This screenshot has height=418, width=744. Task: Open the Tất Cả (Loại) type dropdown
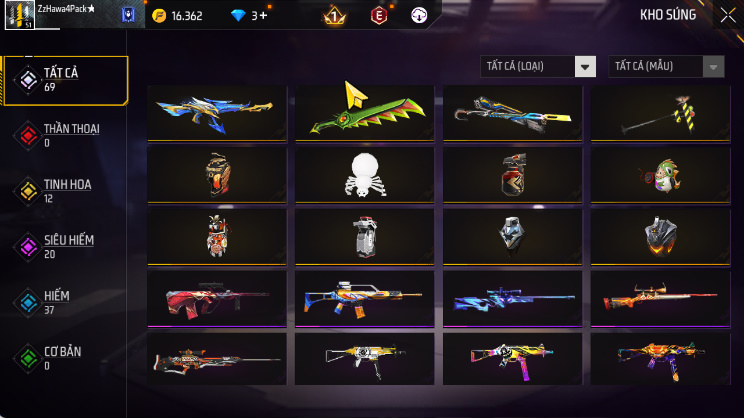(x=538, y=66)
